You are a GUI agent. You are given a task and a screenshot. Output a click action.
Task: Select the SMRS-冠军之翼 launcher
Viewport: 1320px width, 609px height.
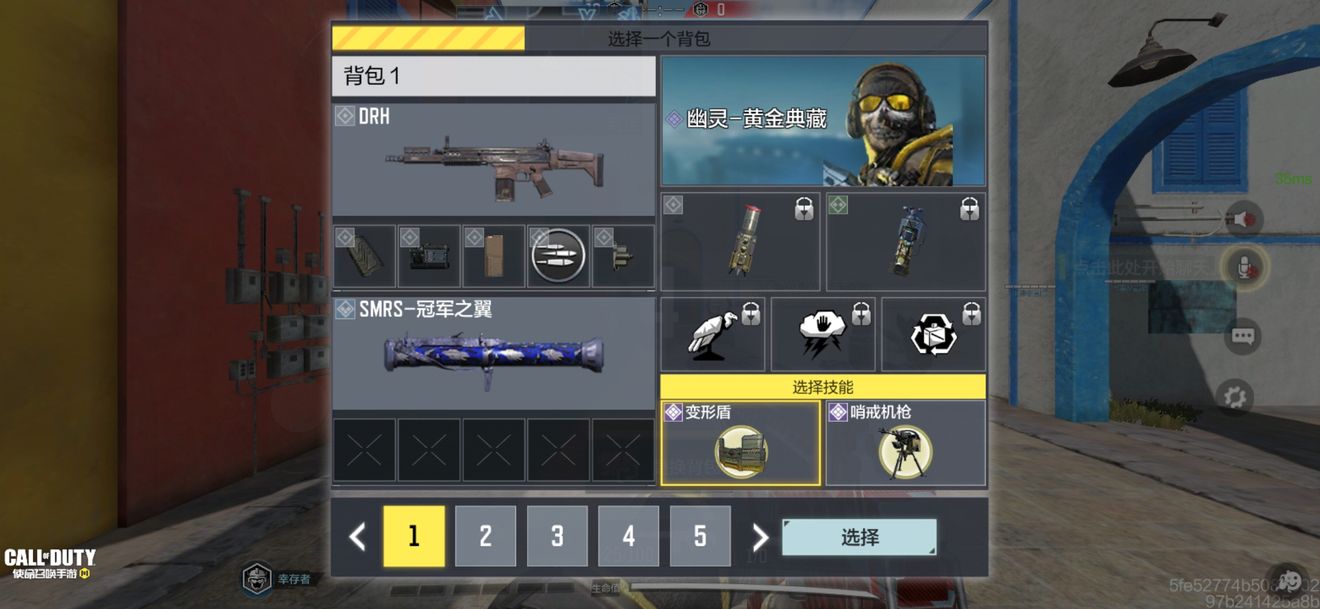tap(493, 353)
